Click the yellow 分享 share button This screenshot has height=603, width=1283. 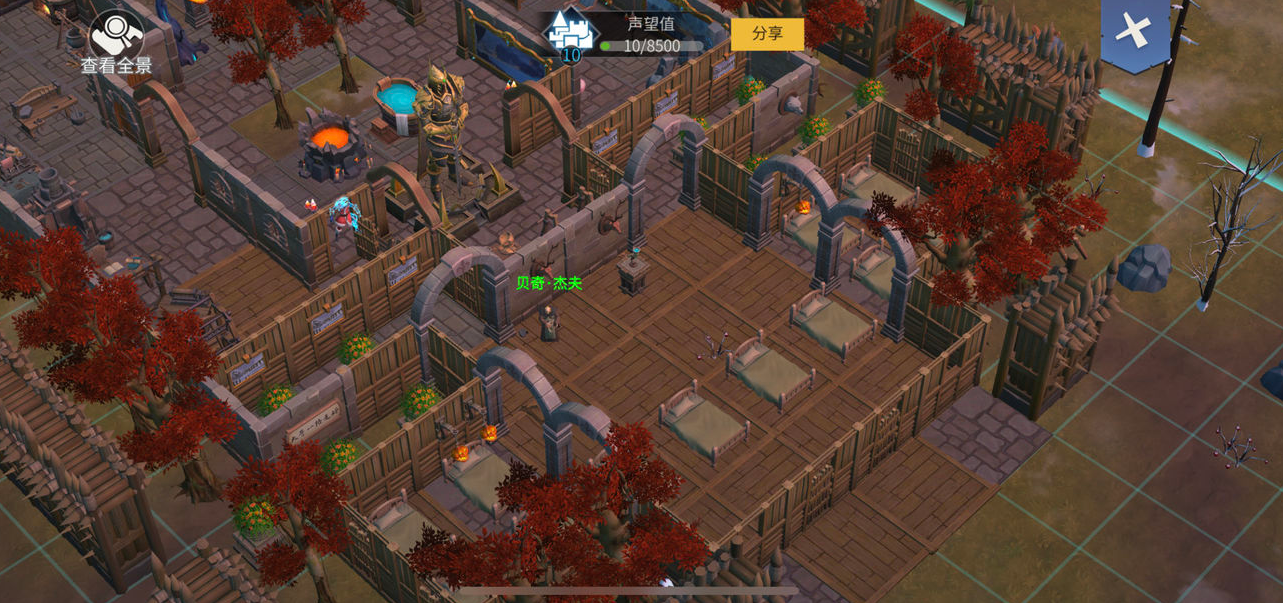(x=767, y=34)
